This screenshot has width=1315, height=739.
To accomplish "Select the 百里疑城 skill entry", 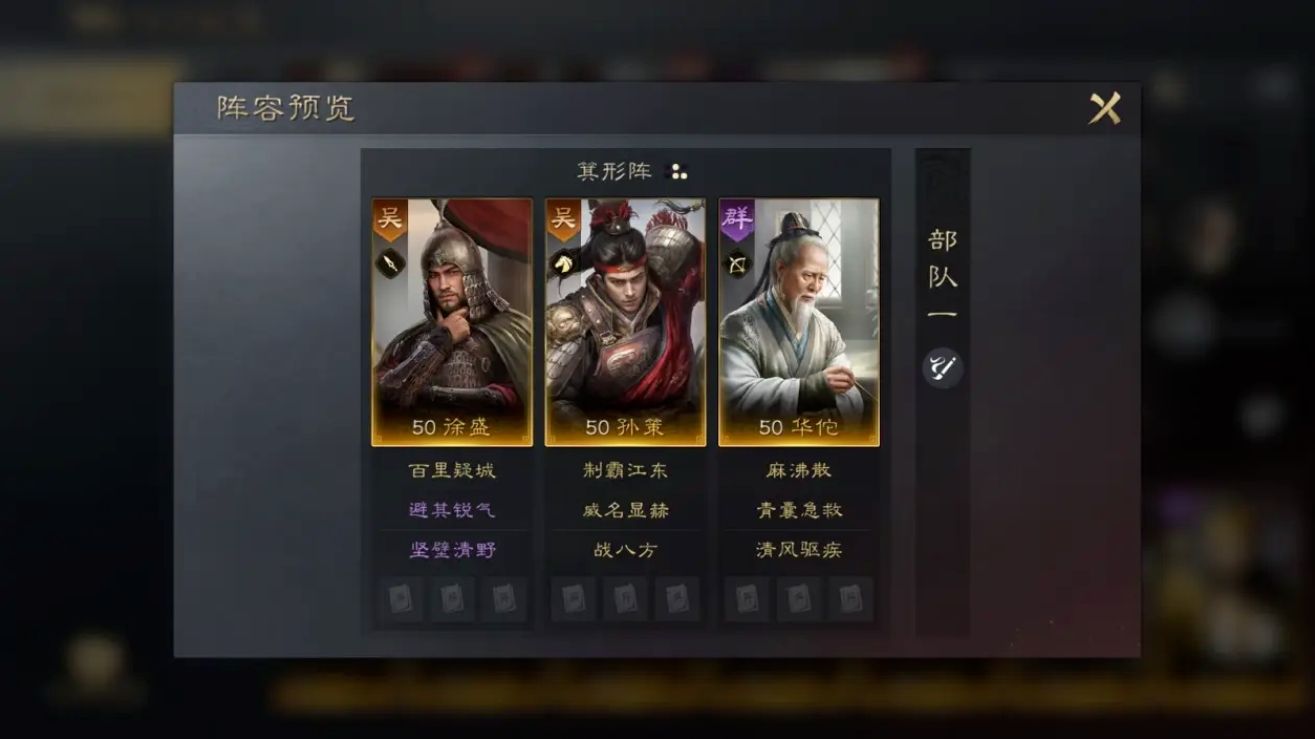I will [x=453, y=469].
